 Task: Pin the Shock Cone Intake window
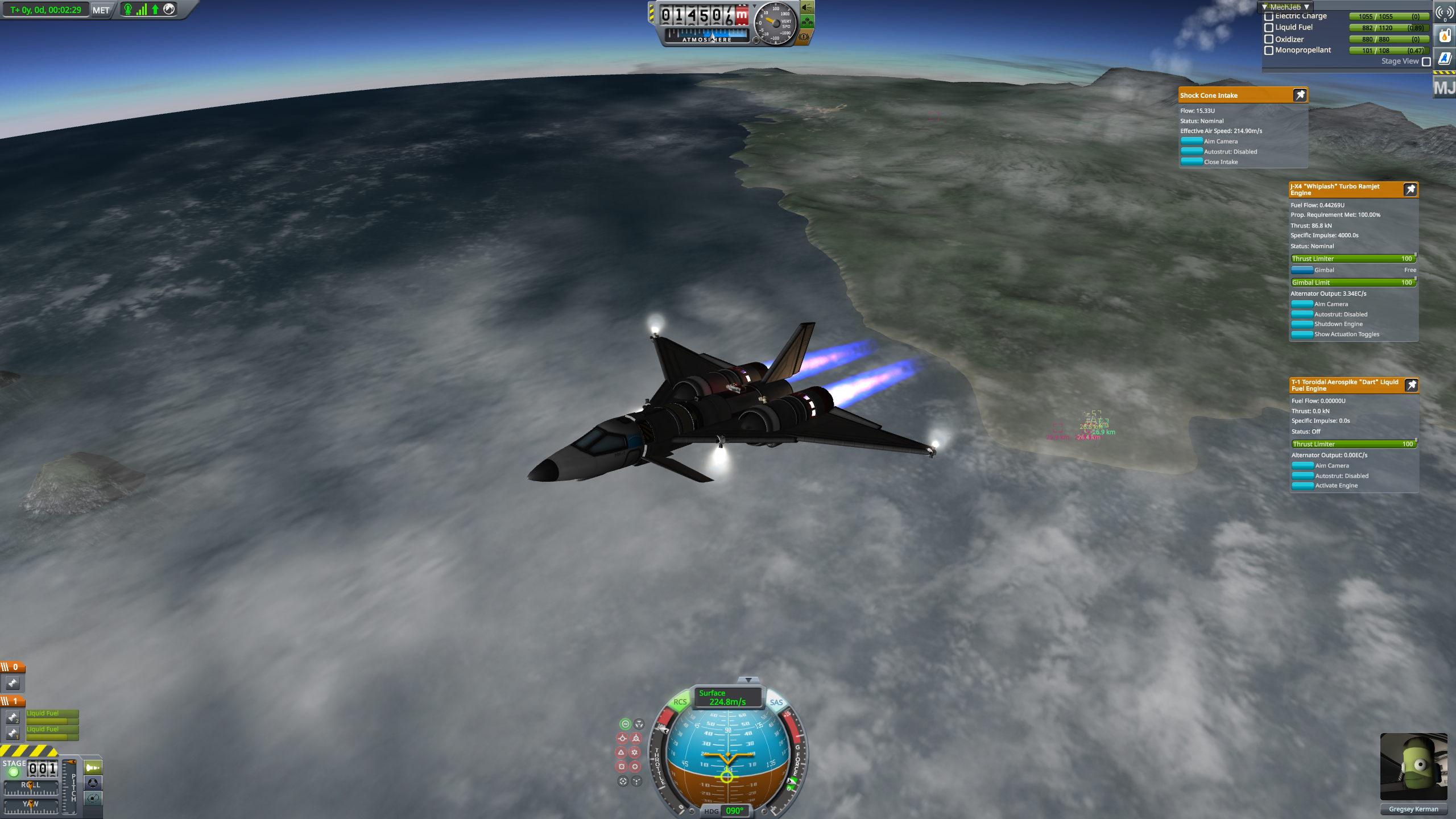[x=1300, y=95]
